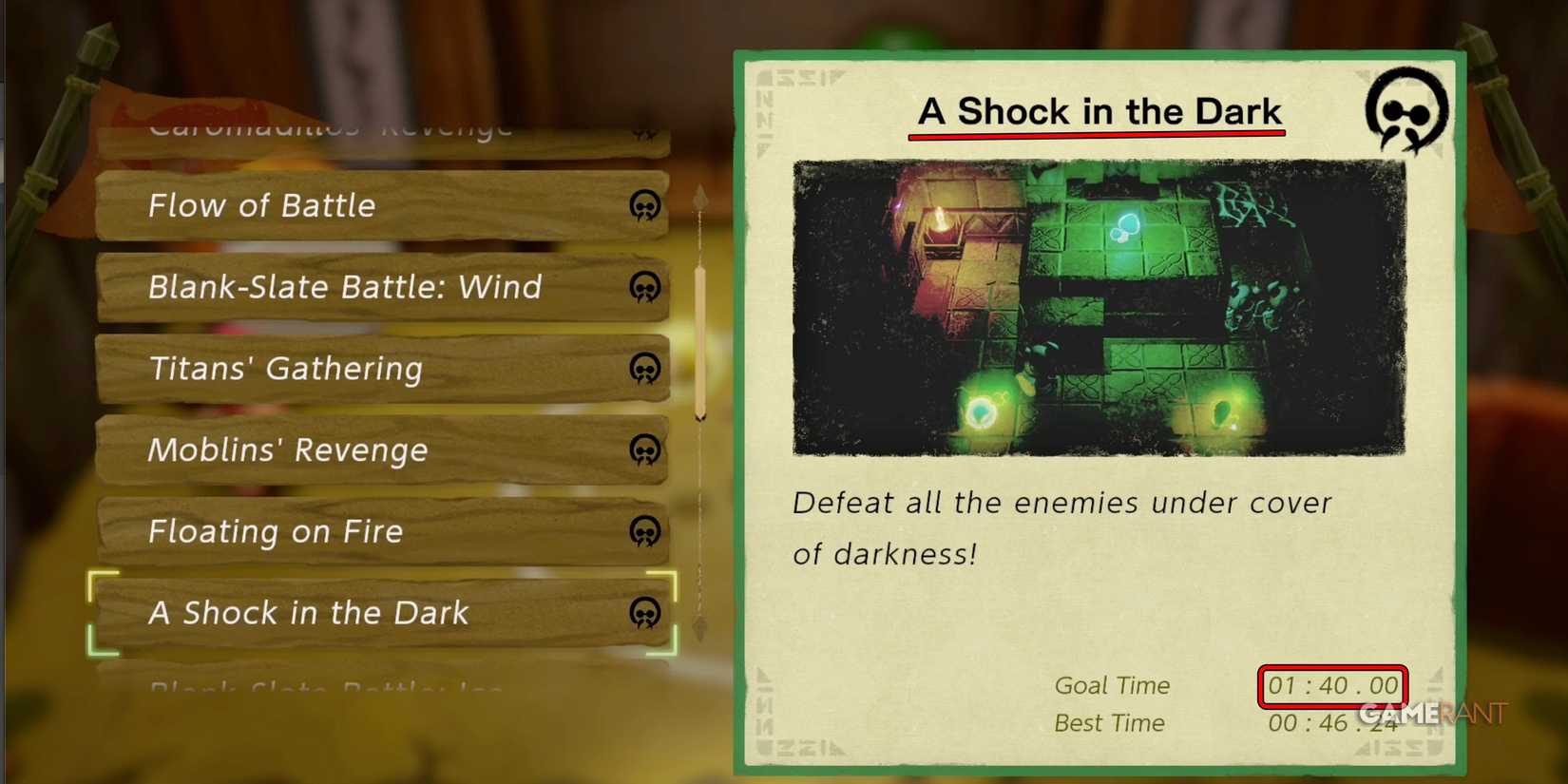Click the skull icon for Blank-Slate Battle: Wind
The width and height of the screenshot is (1568, 784).
pos(646,289)
